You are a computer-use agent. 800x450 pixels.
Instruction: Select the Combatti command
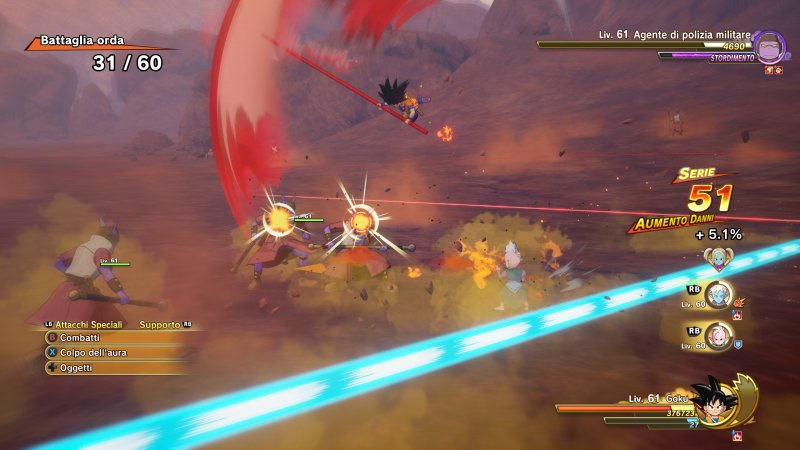79,337
